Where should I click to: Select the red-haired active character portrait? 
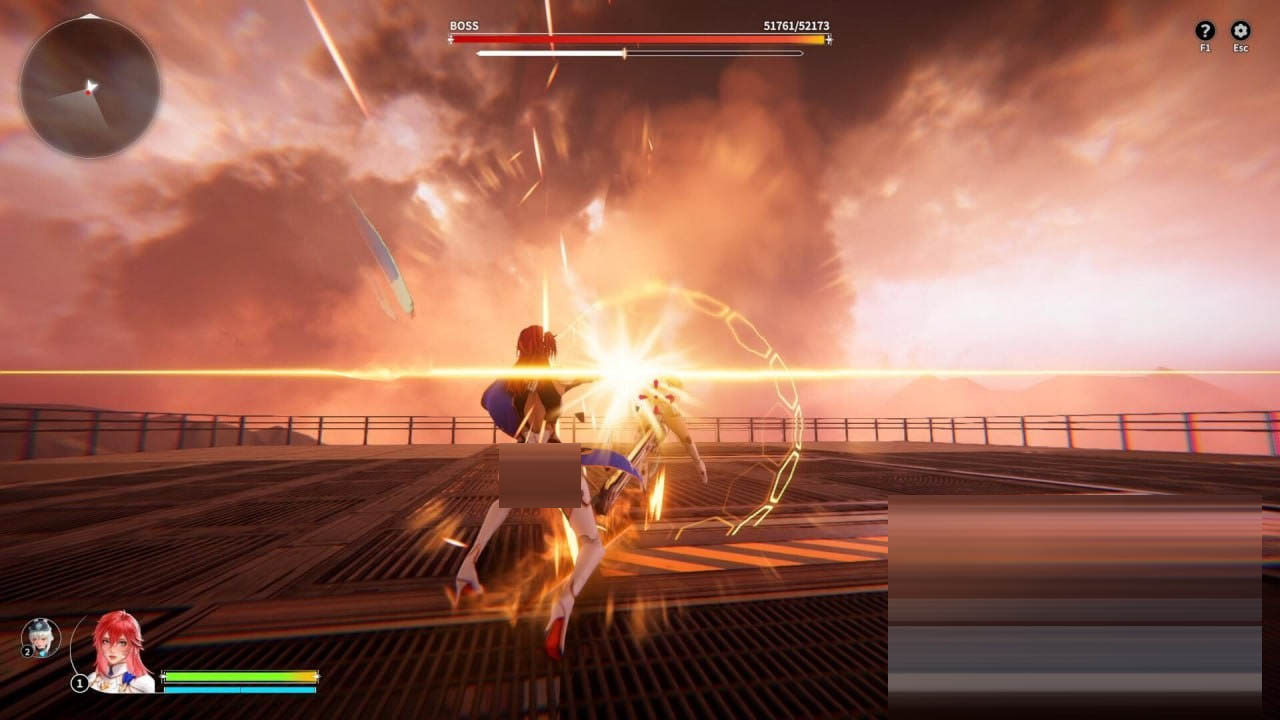[x=118, y=650]
